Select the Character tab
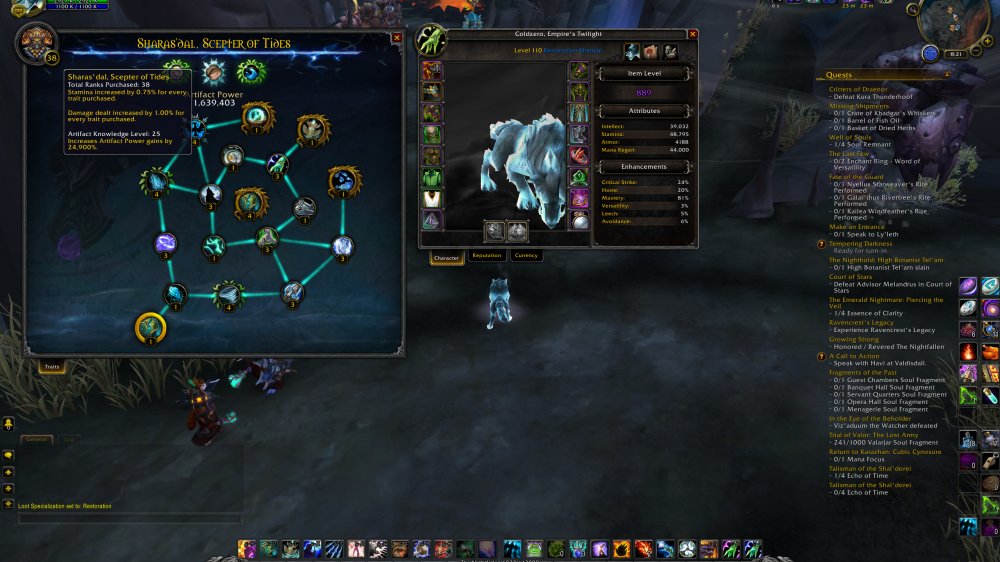The width and height of the screenshot is (1000, 562). [446, 258]
